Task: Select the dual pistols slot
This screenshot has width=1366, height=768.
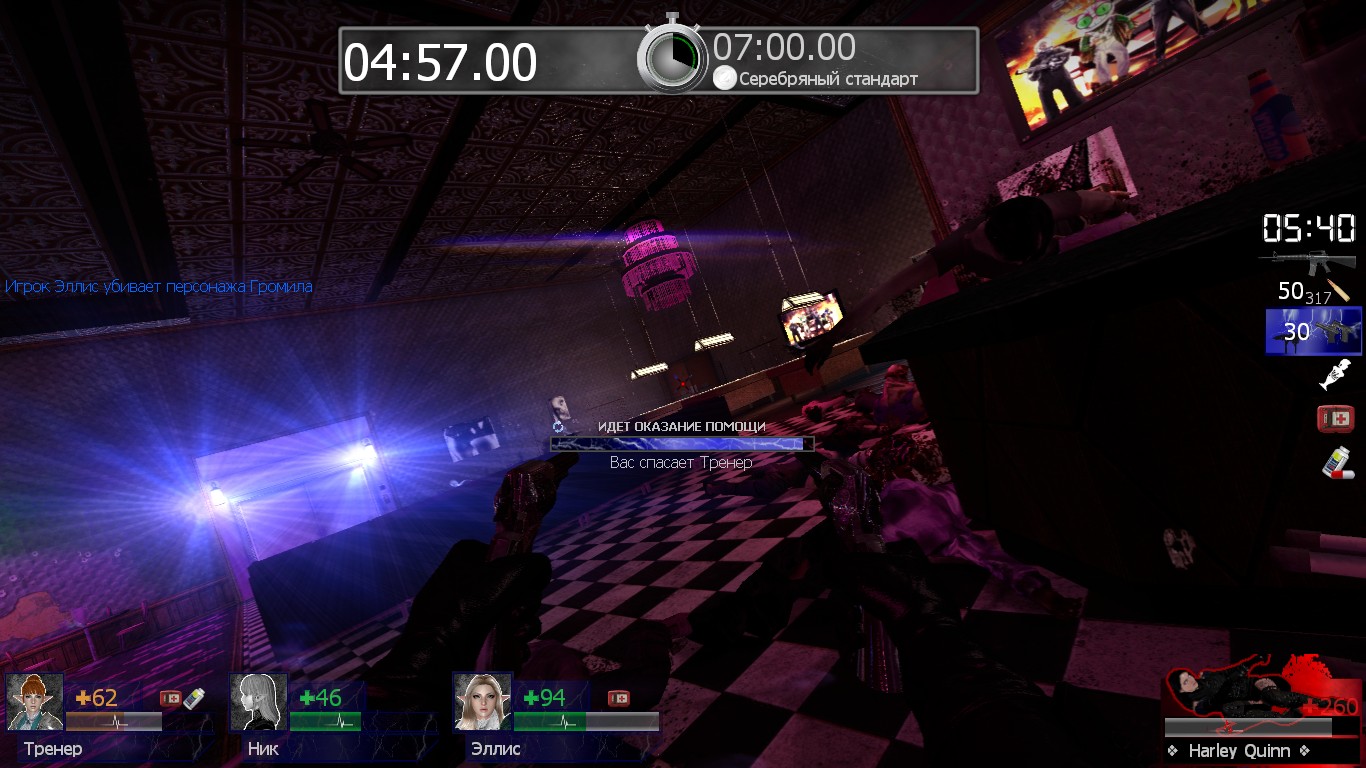Action: pos(1313,331)
